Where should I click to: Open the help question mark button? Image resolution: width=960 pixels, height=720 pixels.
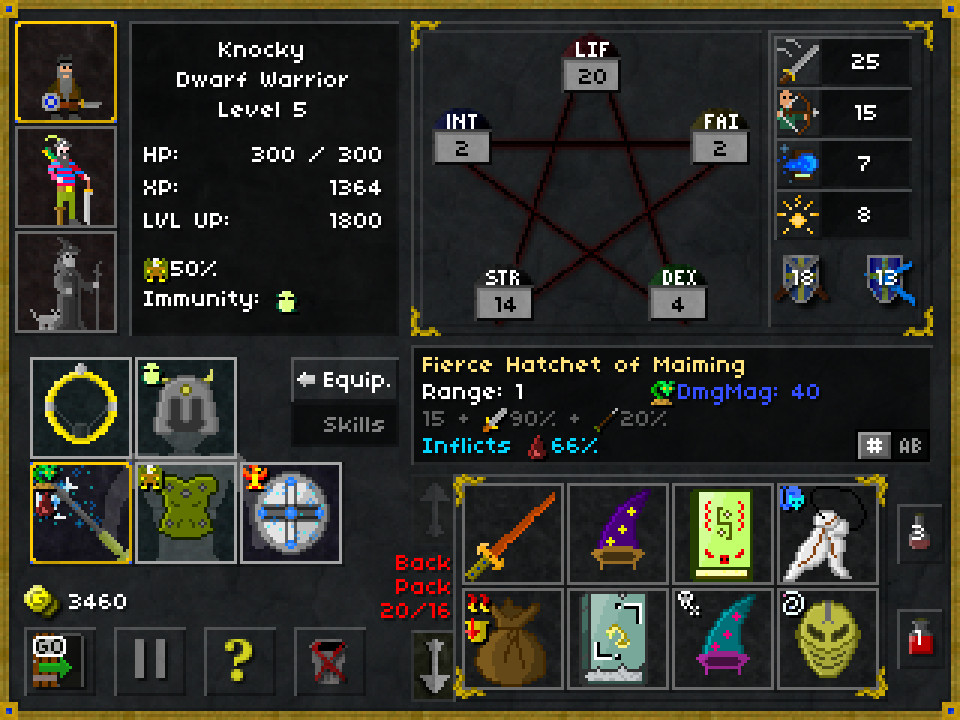(238, 659)
